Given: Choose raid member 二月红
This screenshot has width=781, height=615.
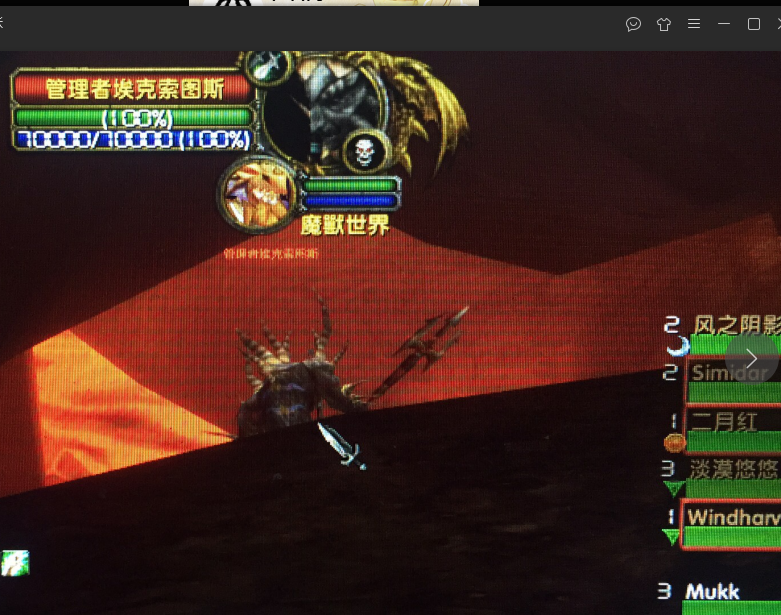Looking at the screenshot, I should [732, 421].
